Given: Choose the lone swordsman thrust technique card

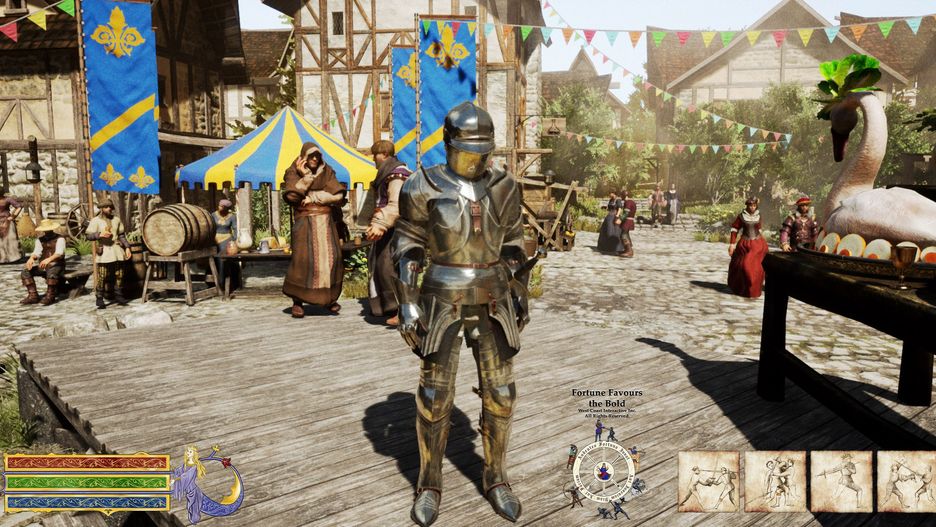Looking at the screenshot, I should click(841, 481).
